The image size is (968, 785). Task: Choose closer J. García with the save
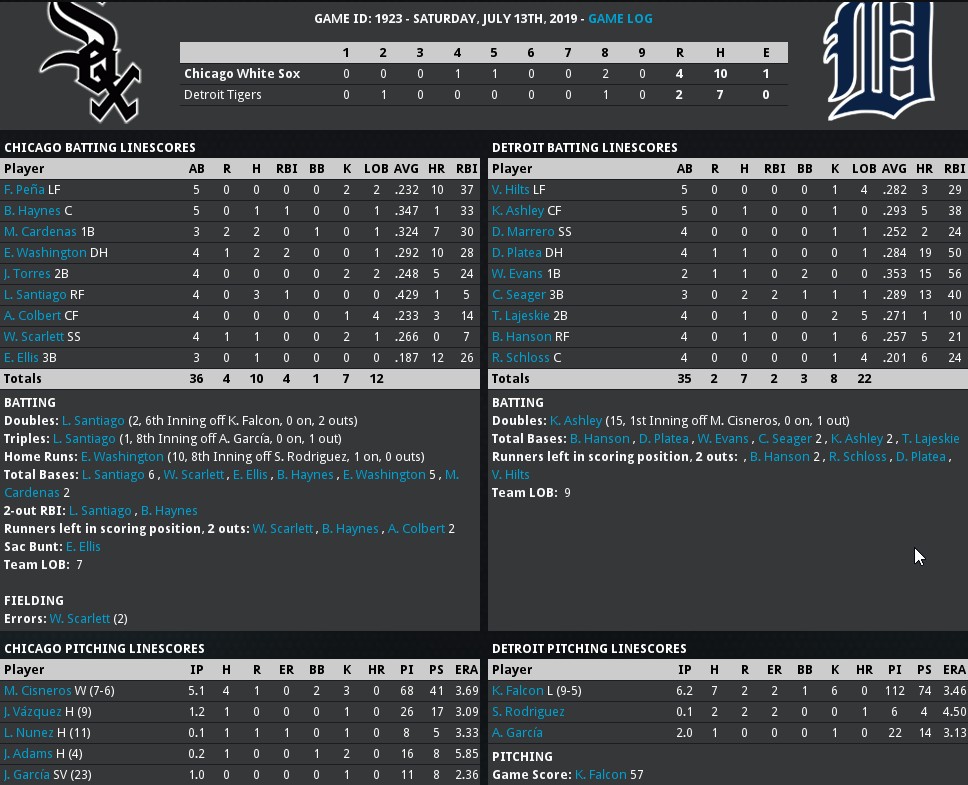click(30, 774)
